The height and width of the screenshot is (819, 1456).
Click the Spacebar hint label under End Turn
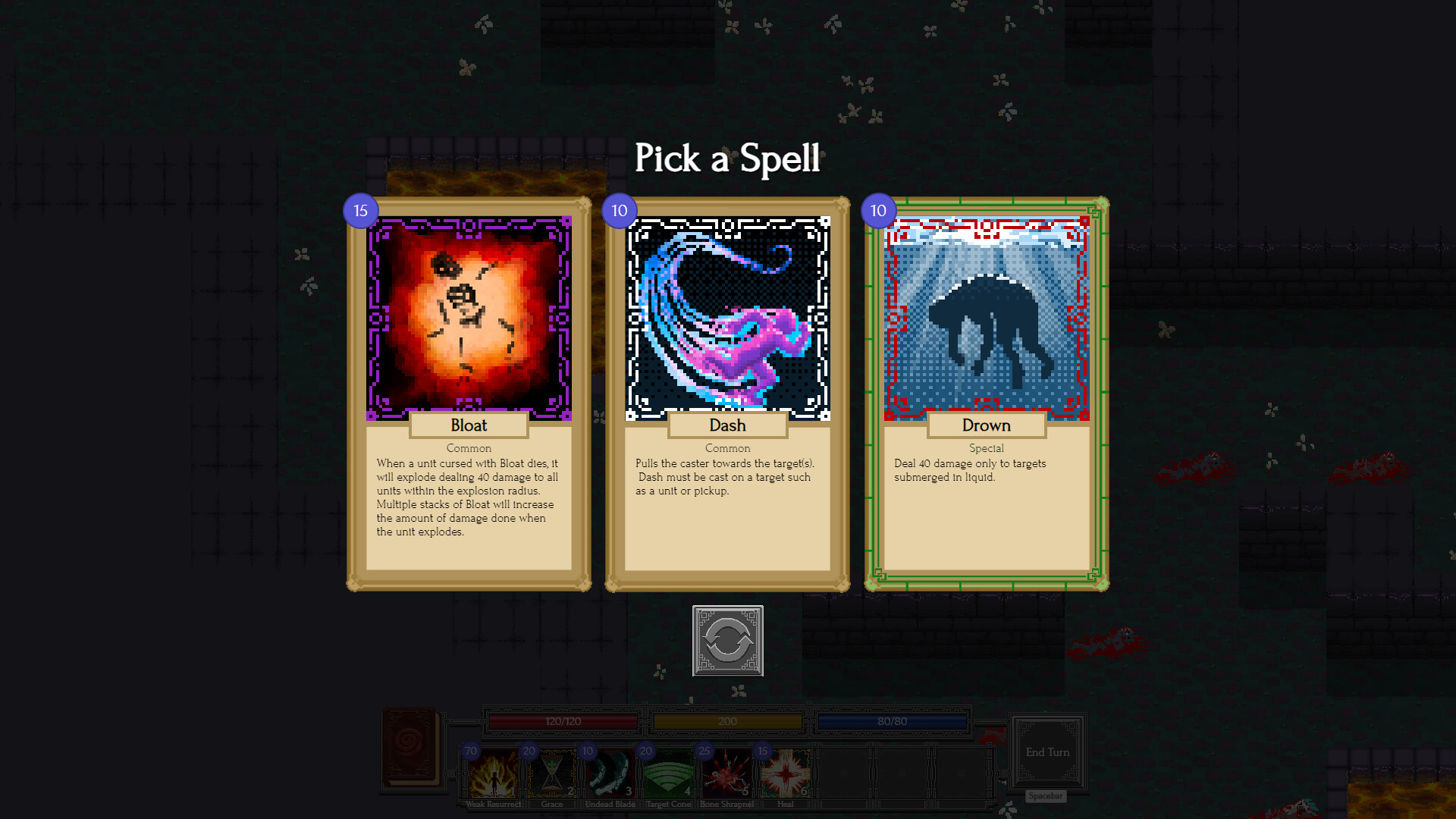(x=1045, y=796)
